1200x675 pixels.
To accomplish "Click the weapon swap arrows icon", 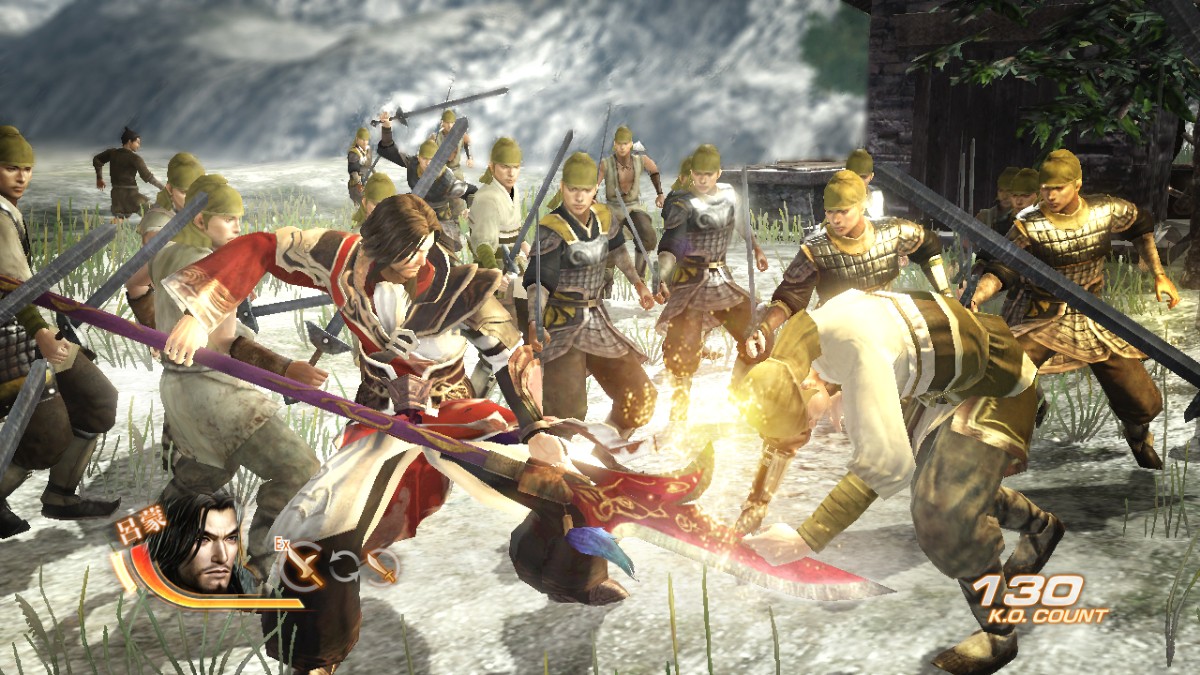I will click(344, 566).
